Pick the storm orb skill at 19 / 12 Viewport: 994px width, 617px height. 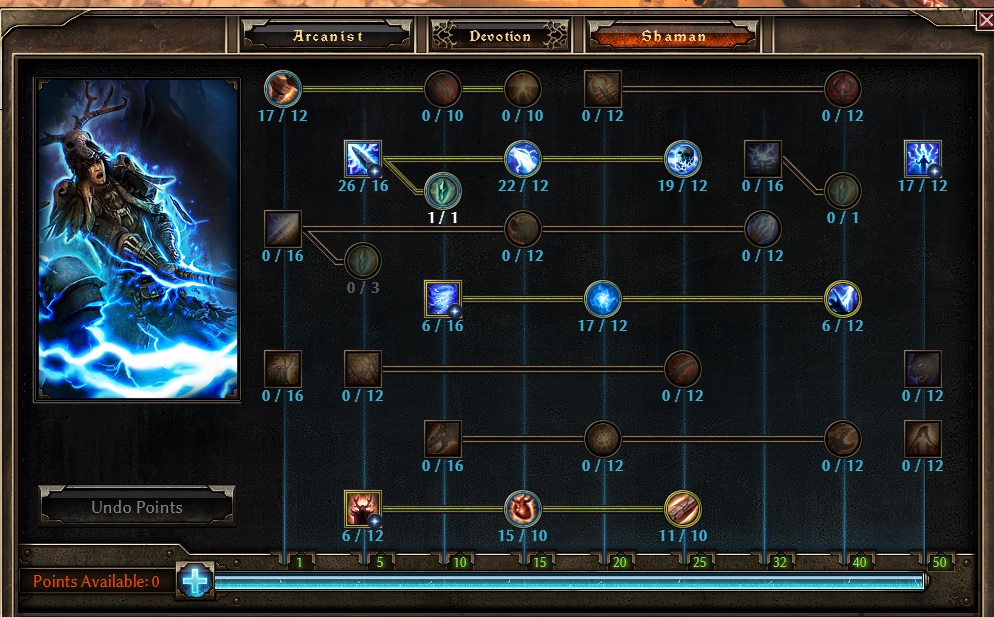(x=683, y=159)
